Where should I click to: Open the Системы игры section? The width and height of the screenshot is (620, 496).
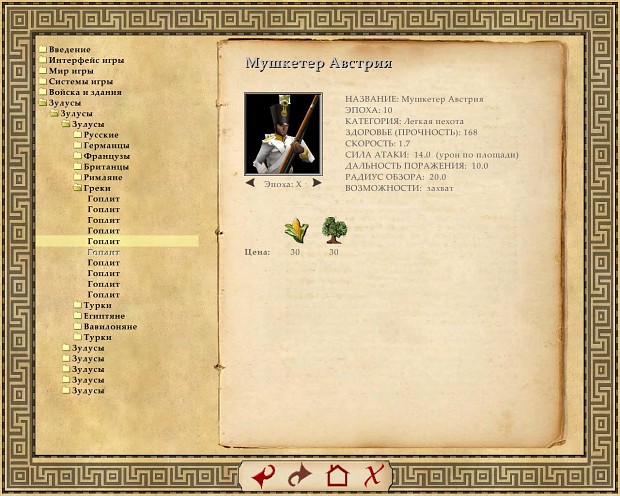[x=80, y=81]
